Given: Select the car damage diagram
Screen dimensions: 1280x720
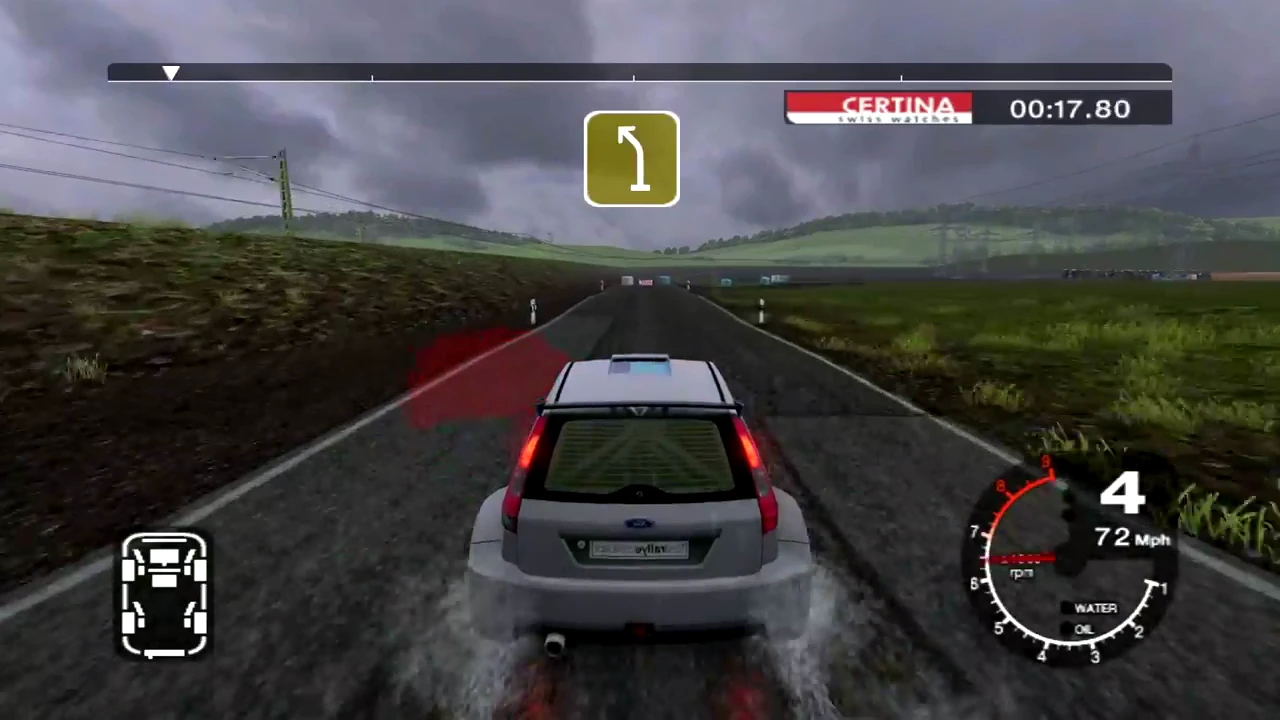Looking at the screenshot, I should pyautogui.click(x=165, y=595).
